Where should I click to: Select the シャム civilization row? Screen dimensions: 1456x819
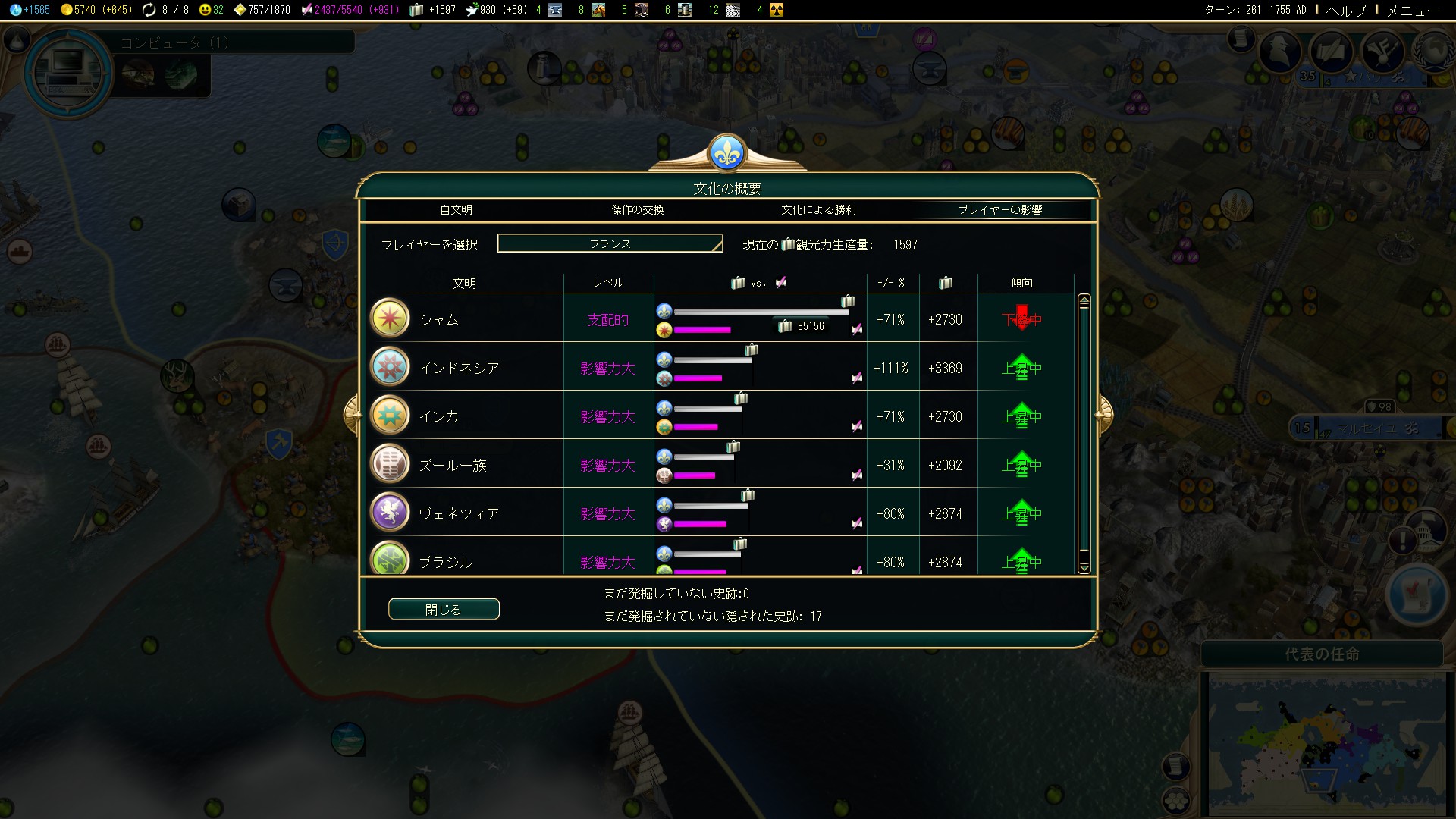coord(439,319)
